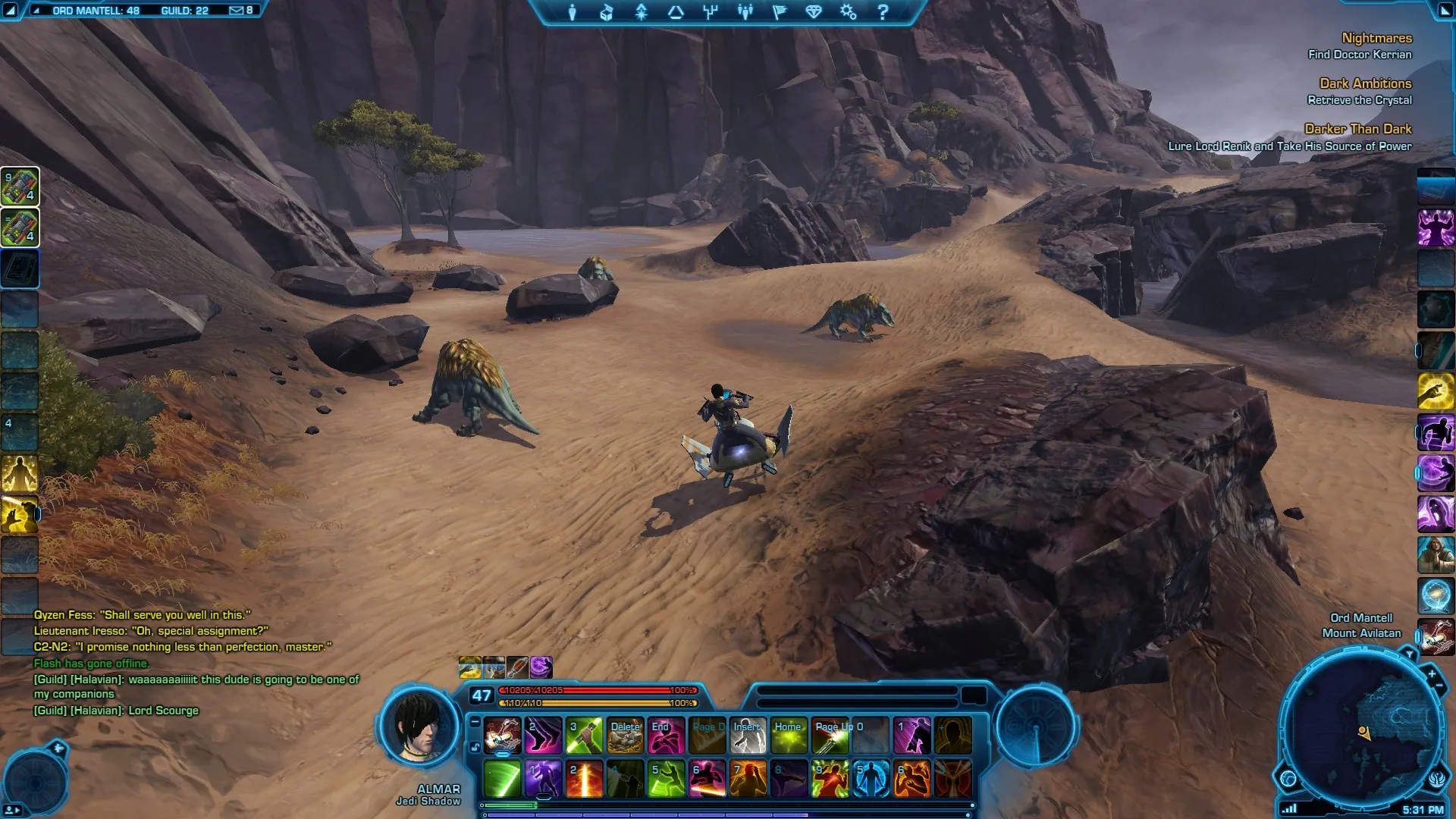Open the character sheet from top menu
The image size is (1456, 819).
[573, 12]
